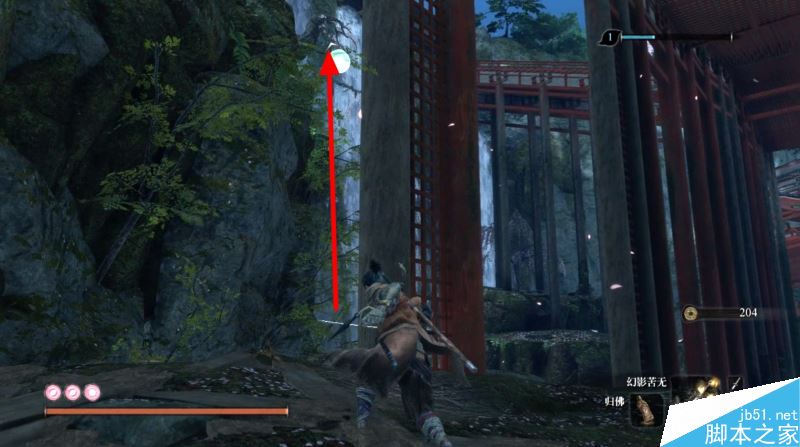Click the green grapple point marker

click(339, 61)
